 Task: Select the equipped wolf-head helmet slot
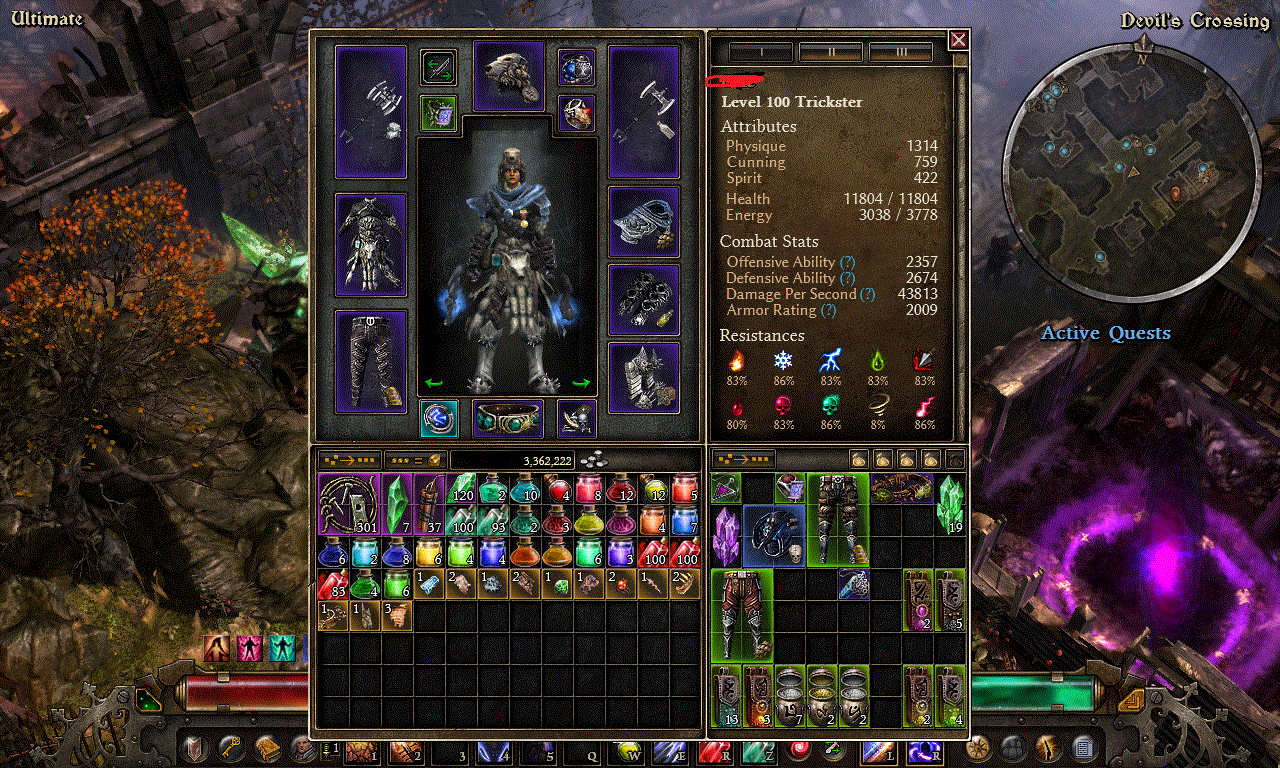[x=509, y=76]
